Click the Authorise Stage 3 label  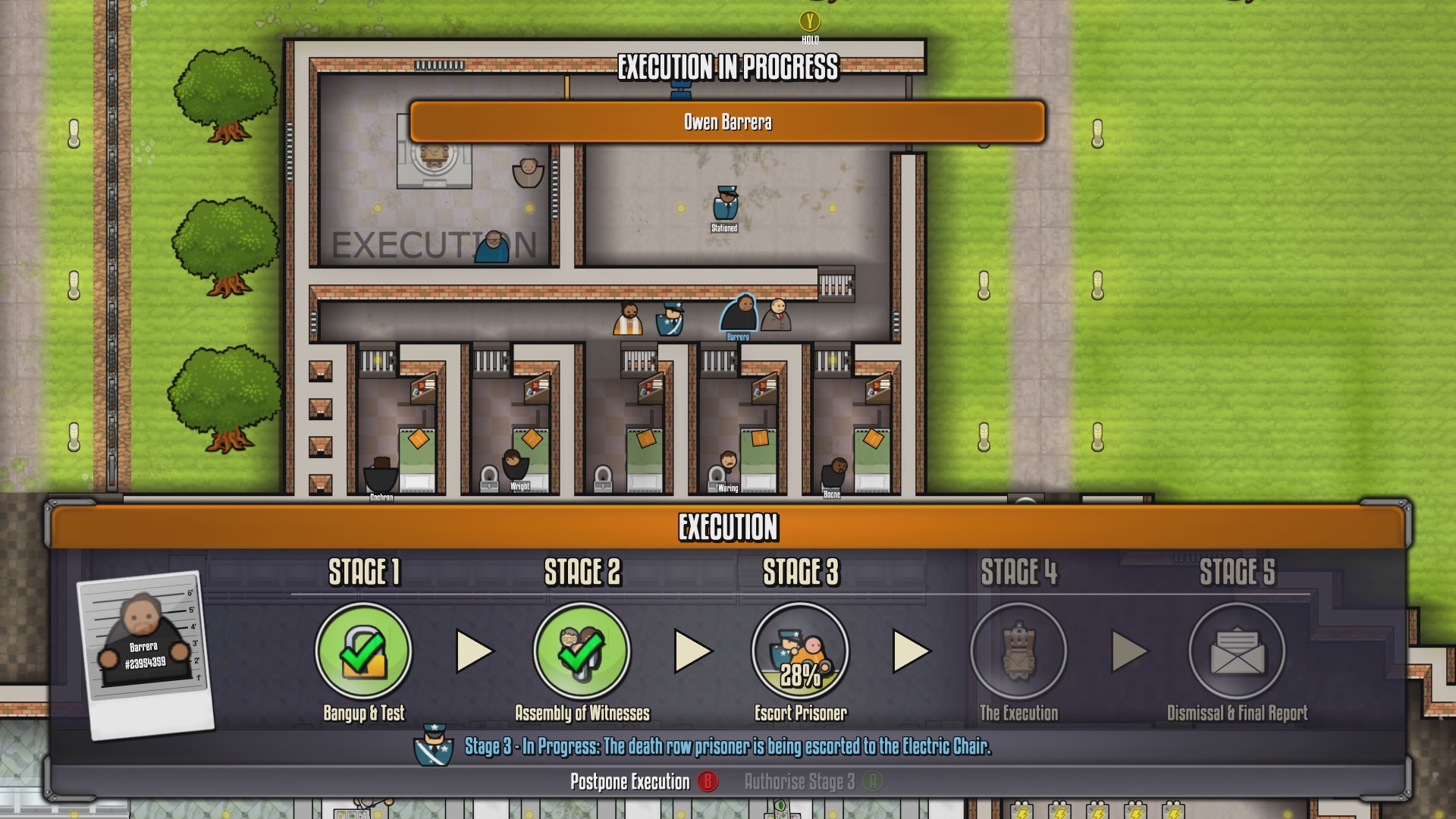coord(799,782)
